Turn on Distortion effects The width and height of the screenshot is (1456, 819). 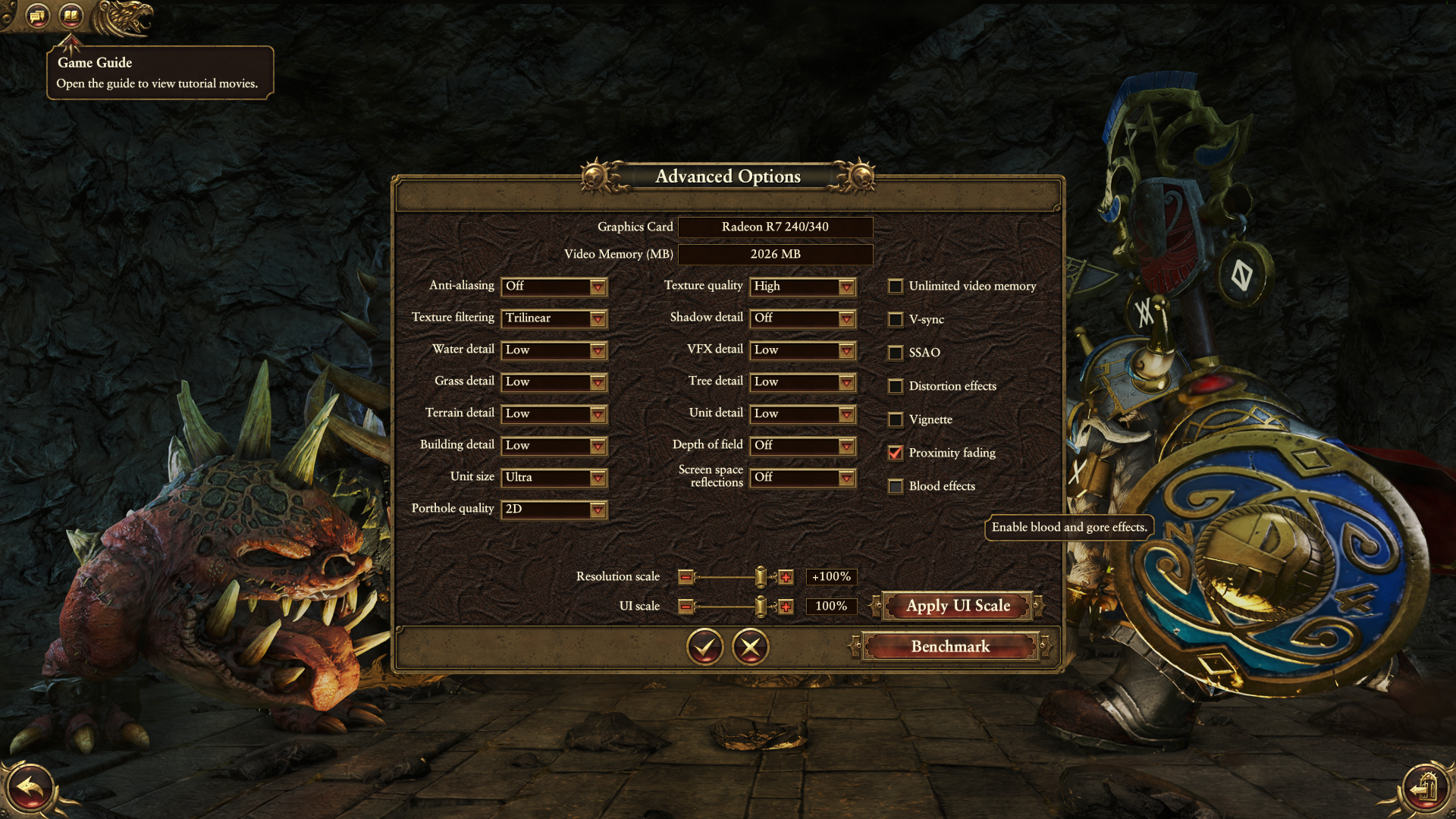[896, 387]
